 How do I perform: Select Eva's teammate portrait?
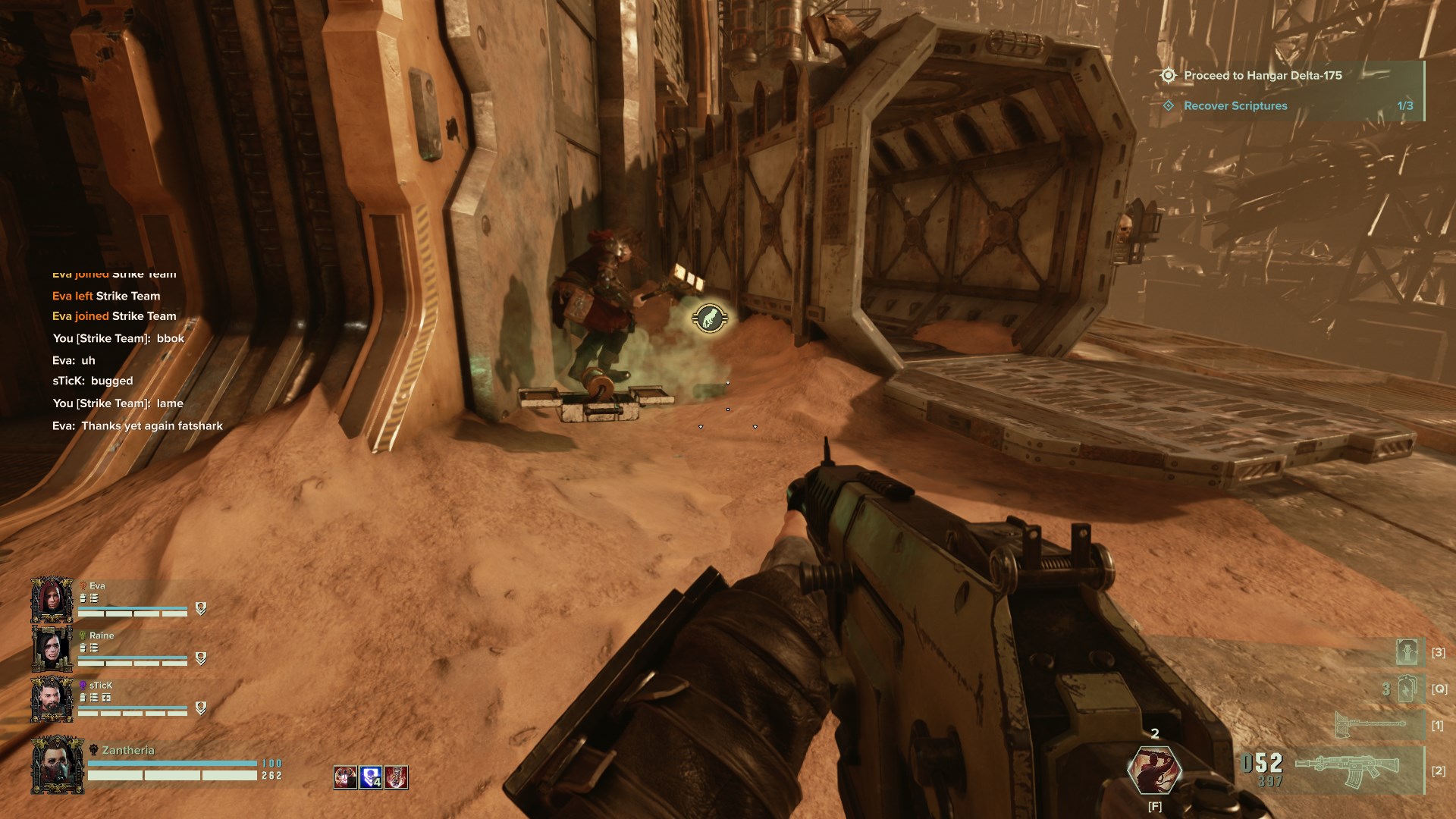(52, 600)
